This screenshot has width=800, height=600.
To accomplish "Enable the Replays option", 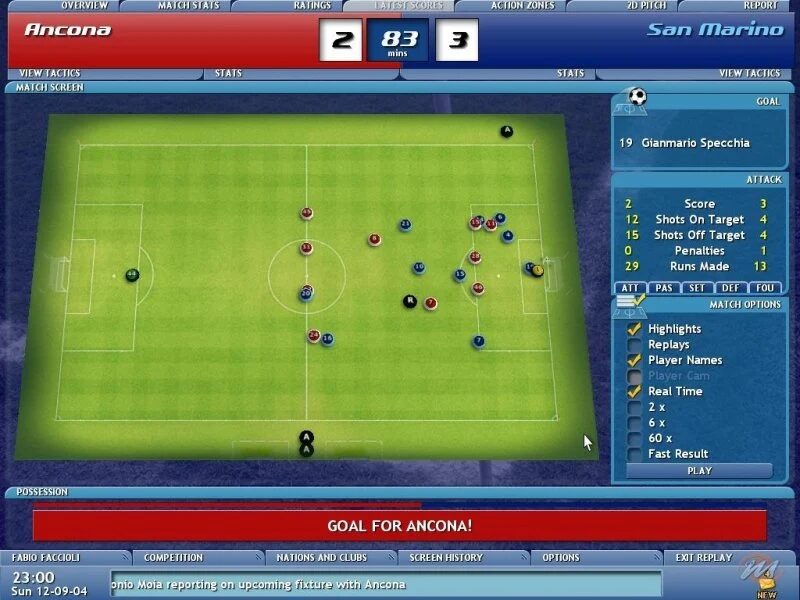I will (x=634, y=345).
